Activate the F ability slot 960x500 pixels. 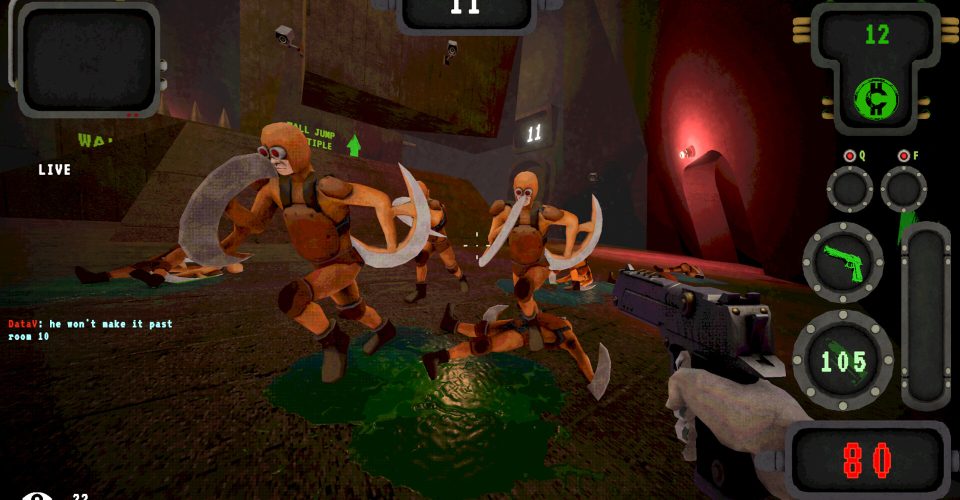point(903,188)
